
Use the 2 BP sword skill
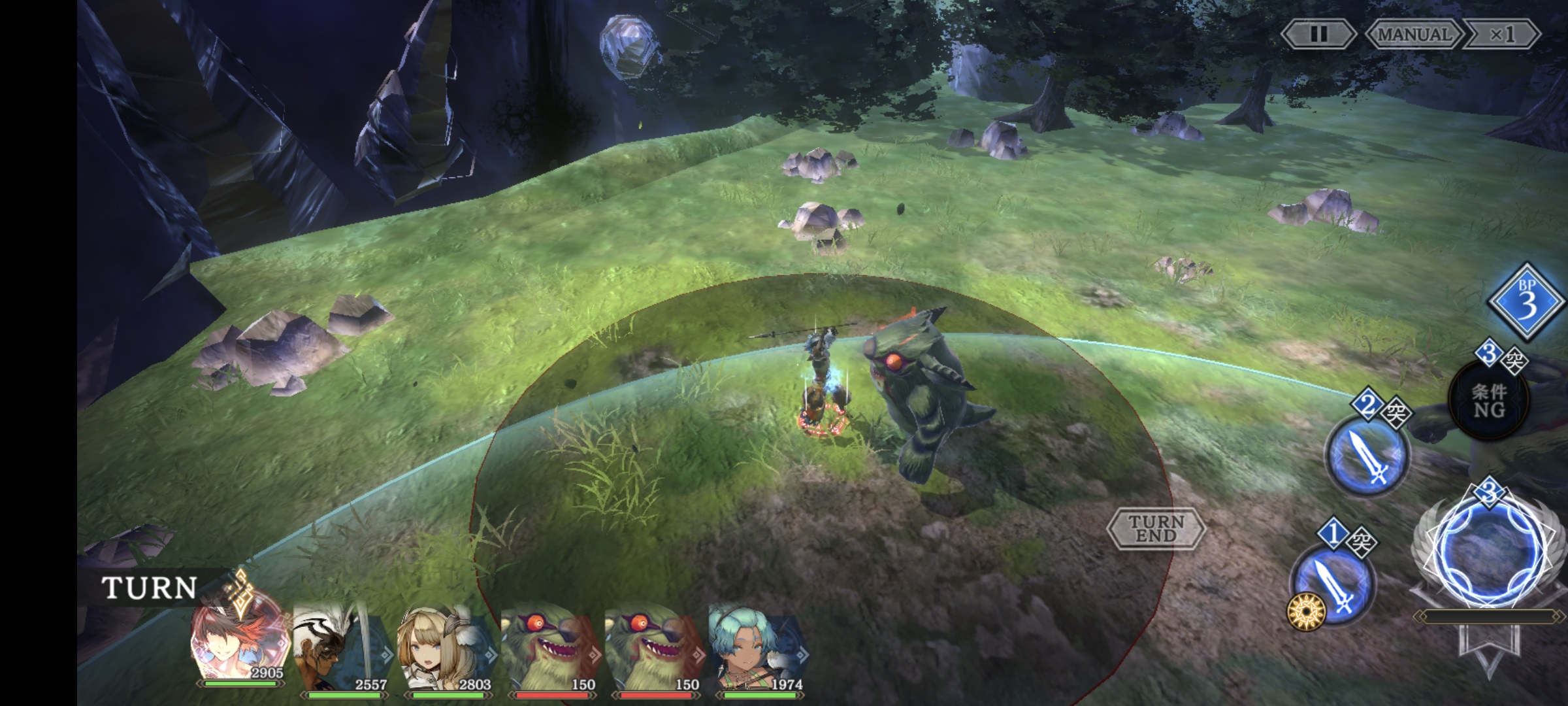[x=1367, y=456]
